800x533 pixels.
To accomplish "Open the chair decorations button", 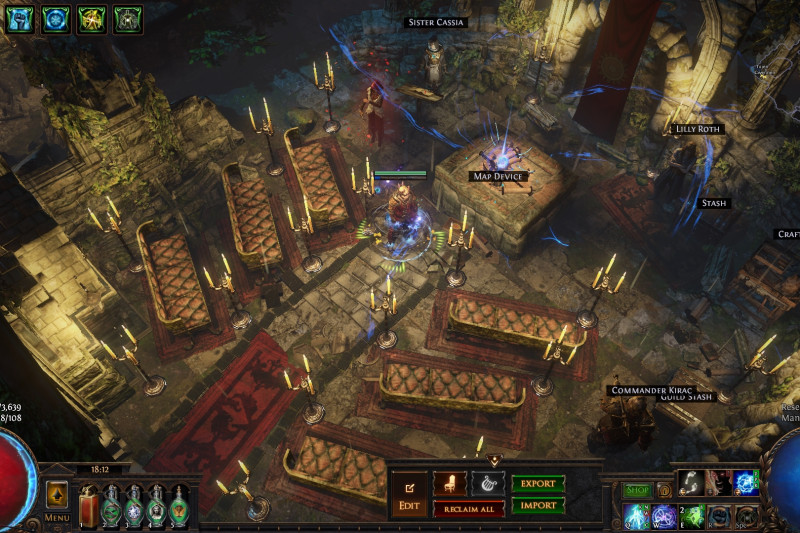I will (449, 485).
